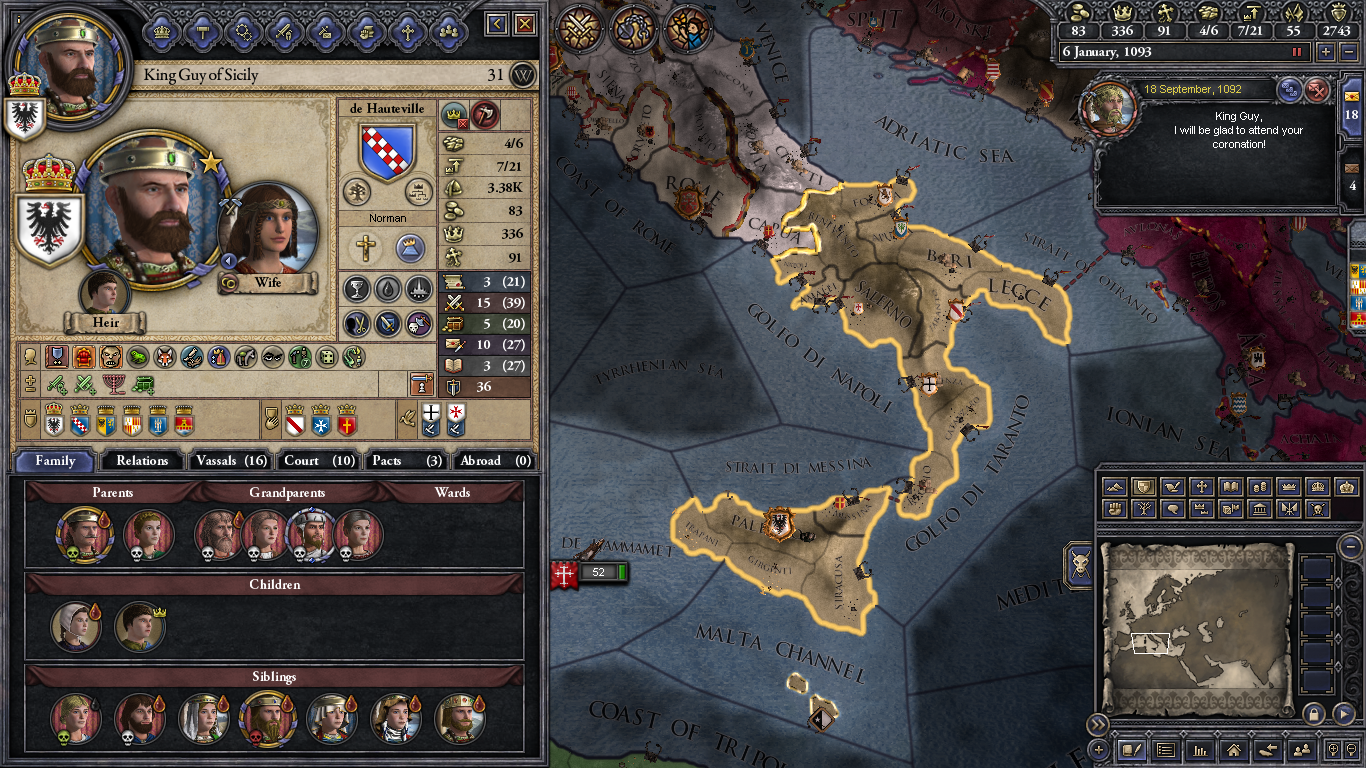
Task: Go back with the yellow arrow button
Action: (498, 24)
